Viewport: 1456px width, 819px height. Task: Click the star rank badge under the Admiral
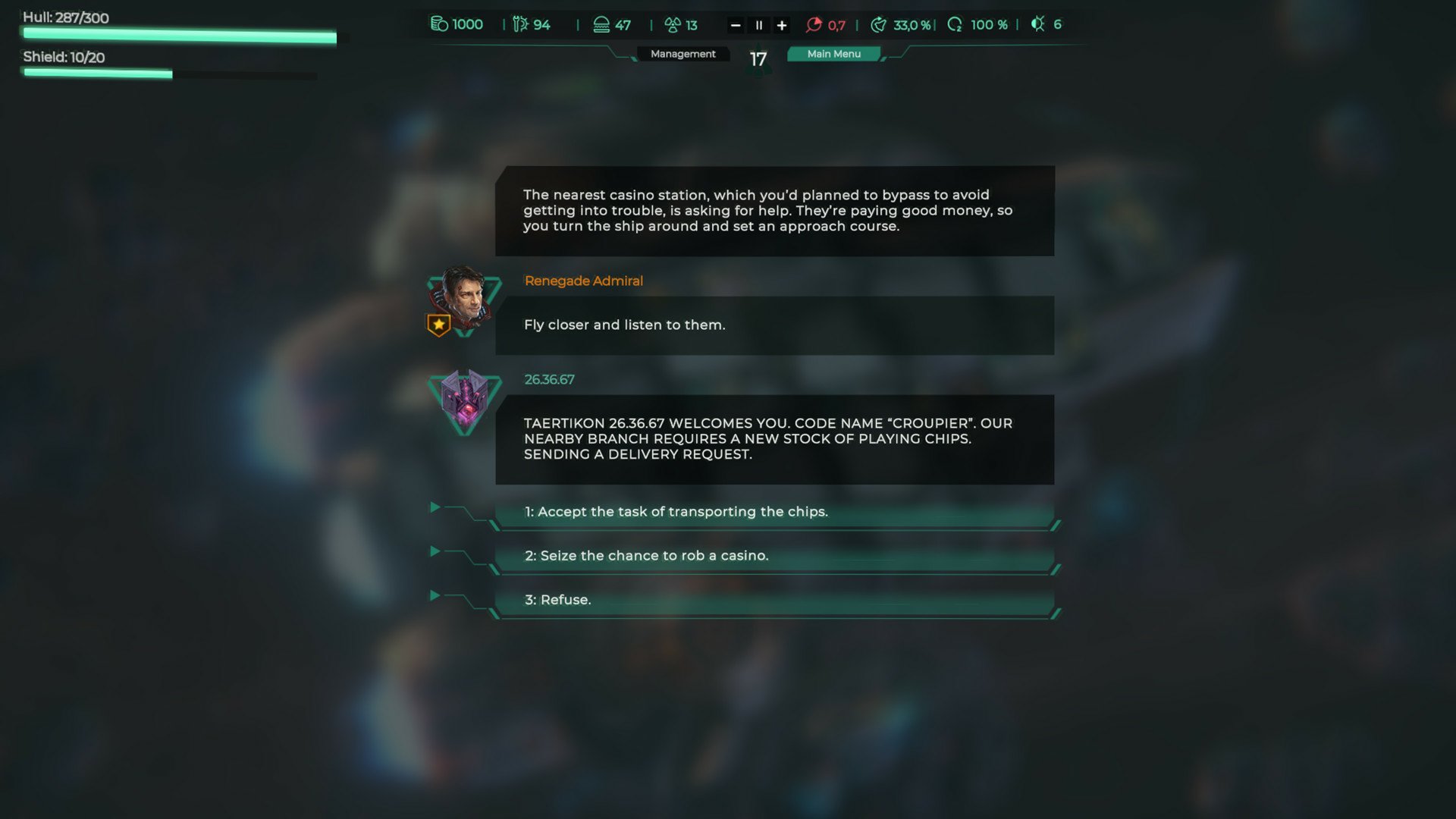pyautogui.click(x=438, y=325)
